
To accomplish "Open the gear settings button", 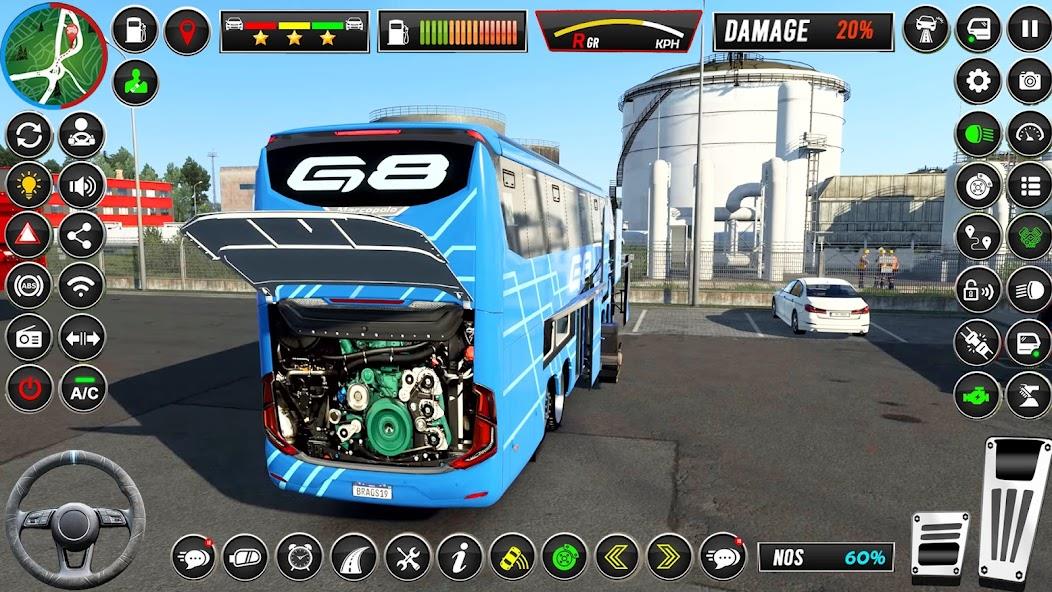I will (978, 81).
